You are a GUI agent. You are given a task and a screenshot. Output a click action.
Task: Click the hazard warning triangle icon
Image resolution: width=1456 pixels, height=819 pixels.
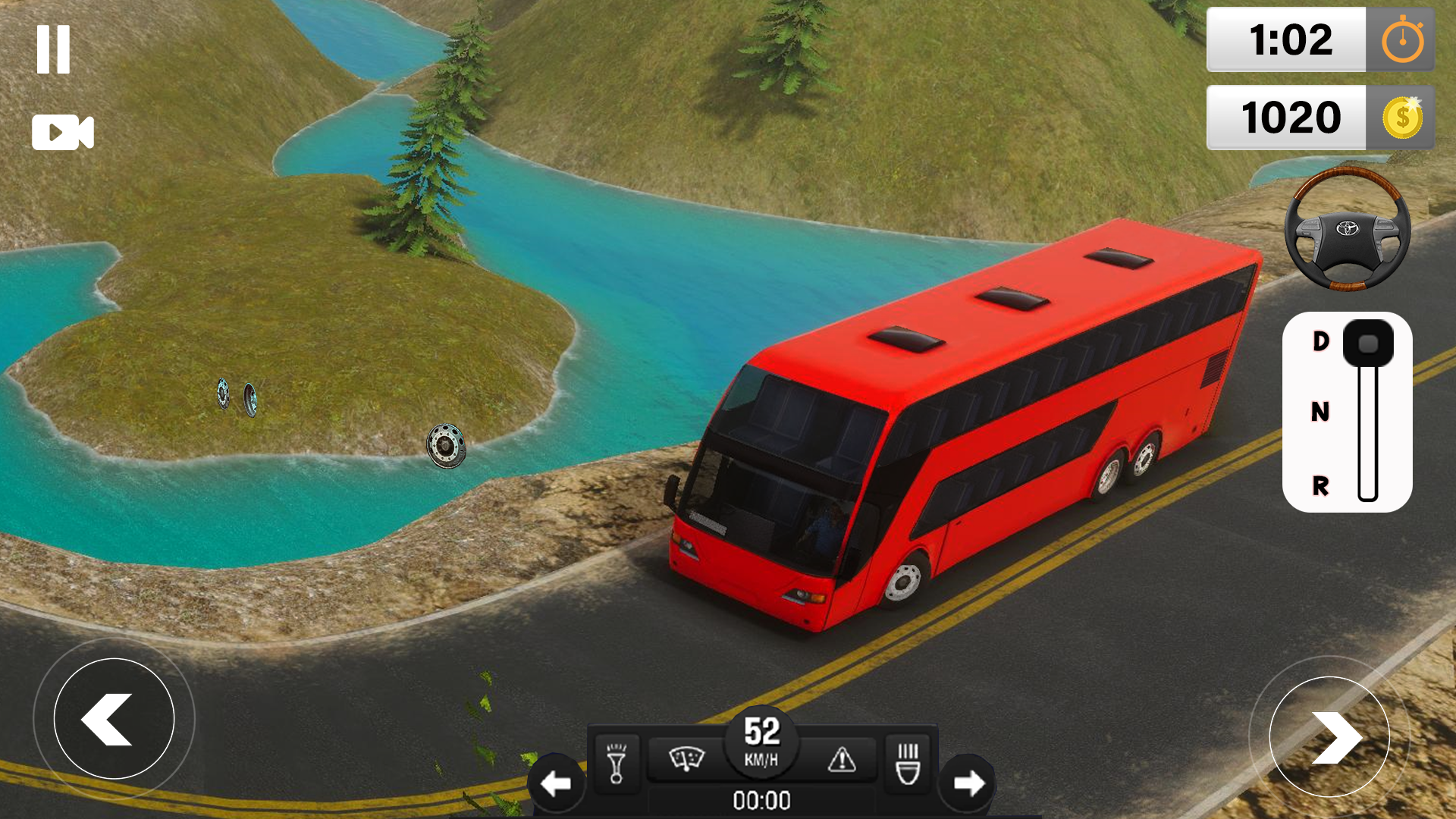(843, 758)
